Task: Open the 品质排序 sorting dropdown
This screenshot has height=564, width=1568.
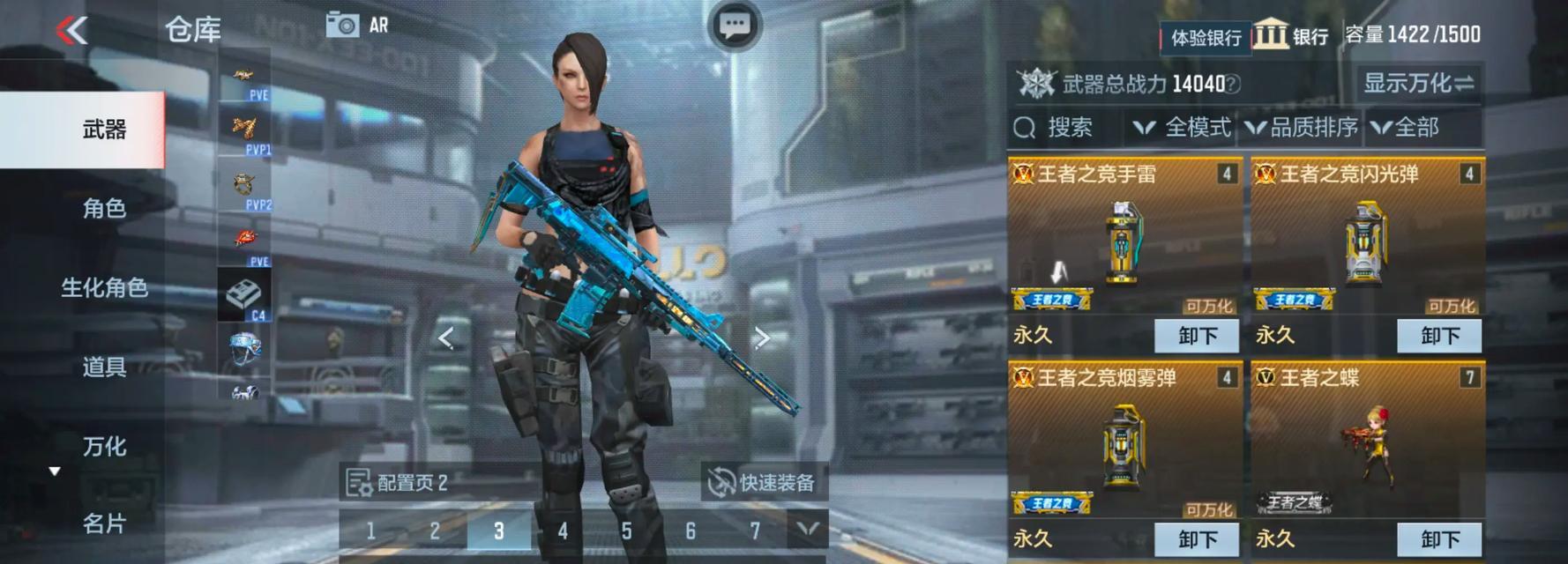Action: (1303, 128)
